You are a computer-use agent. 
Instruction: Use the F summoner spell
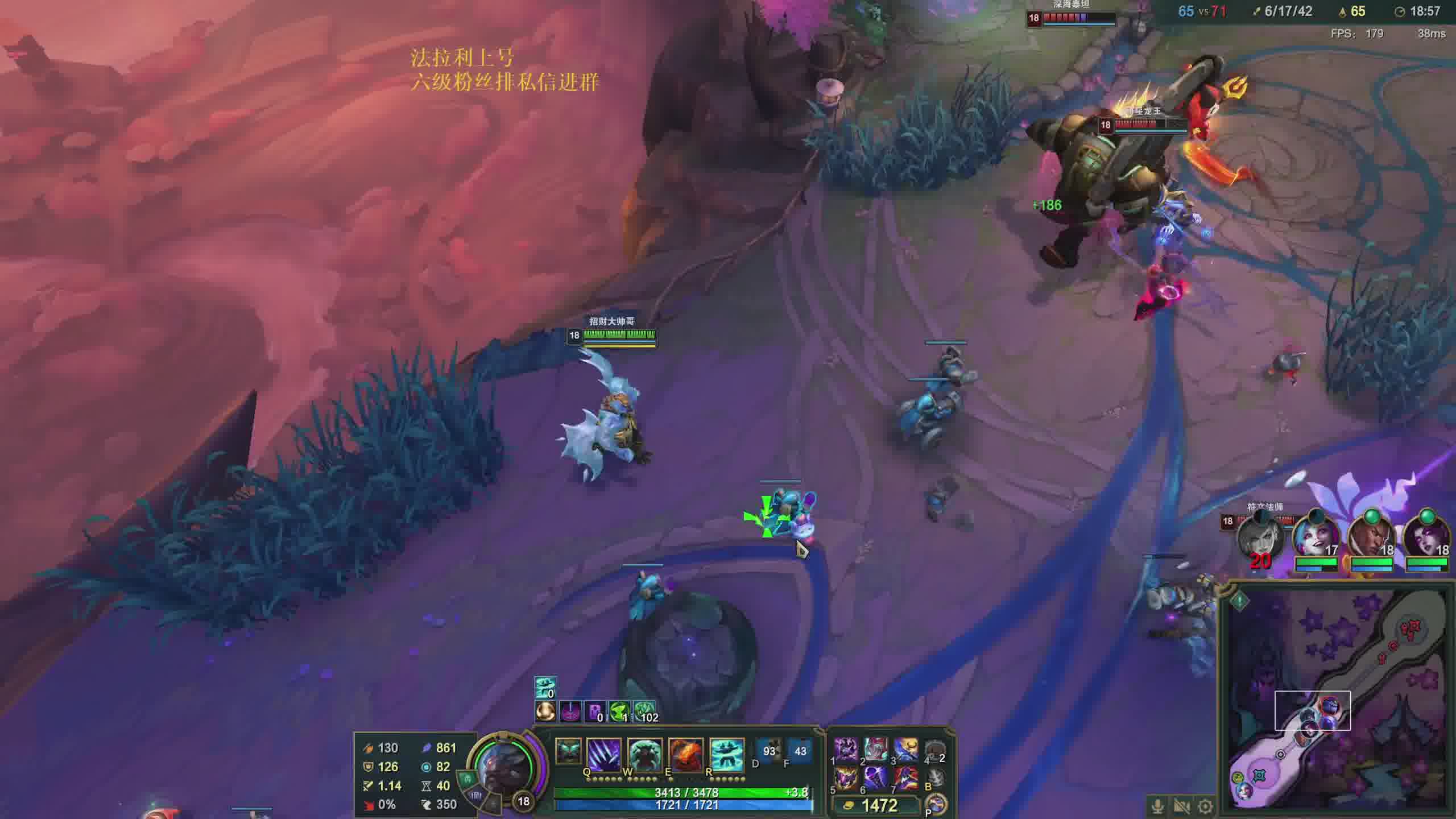coord(800,752)
